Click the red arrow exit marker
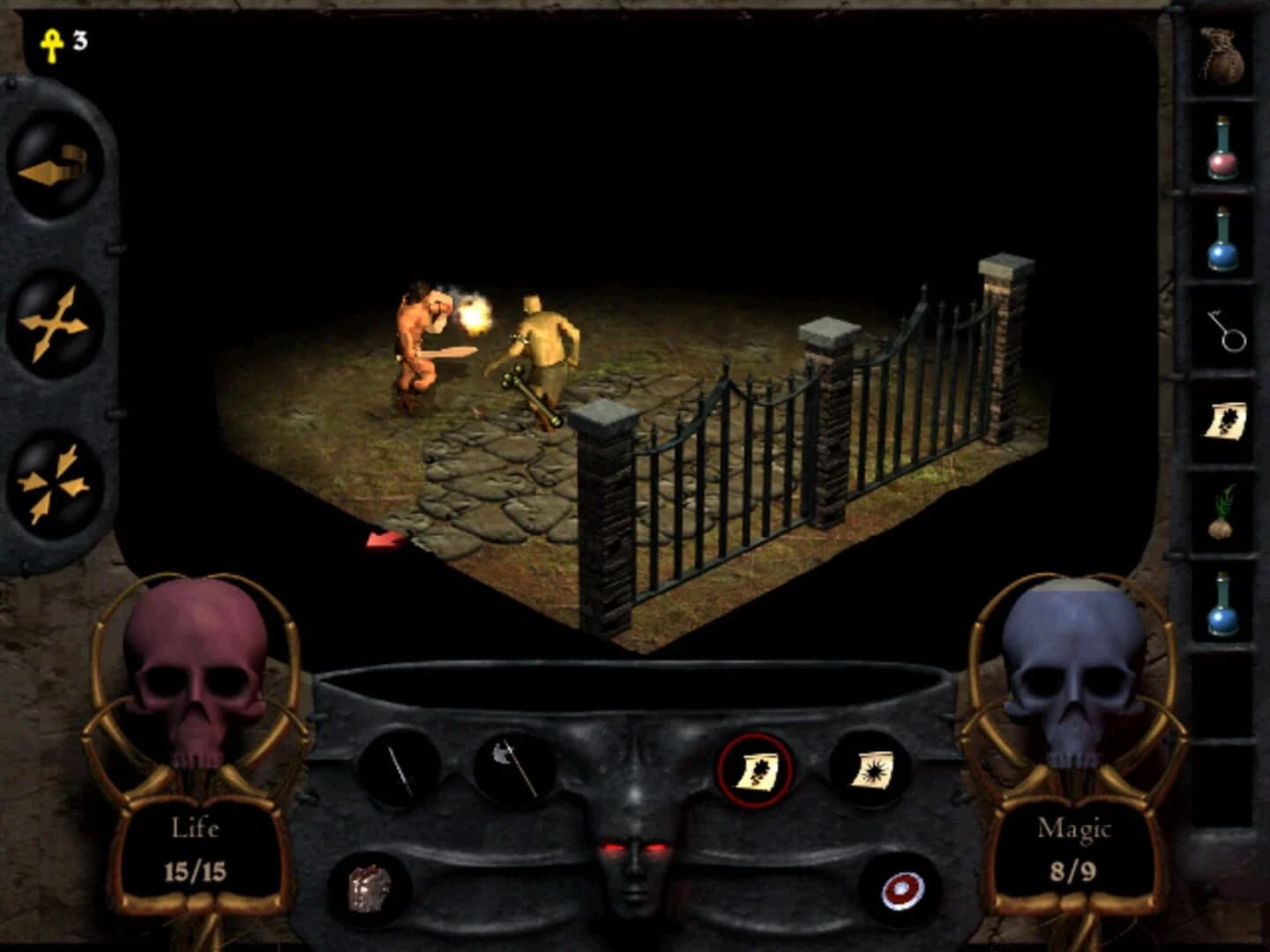This screenshot has width=1270, height=952. [383, 540]
